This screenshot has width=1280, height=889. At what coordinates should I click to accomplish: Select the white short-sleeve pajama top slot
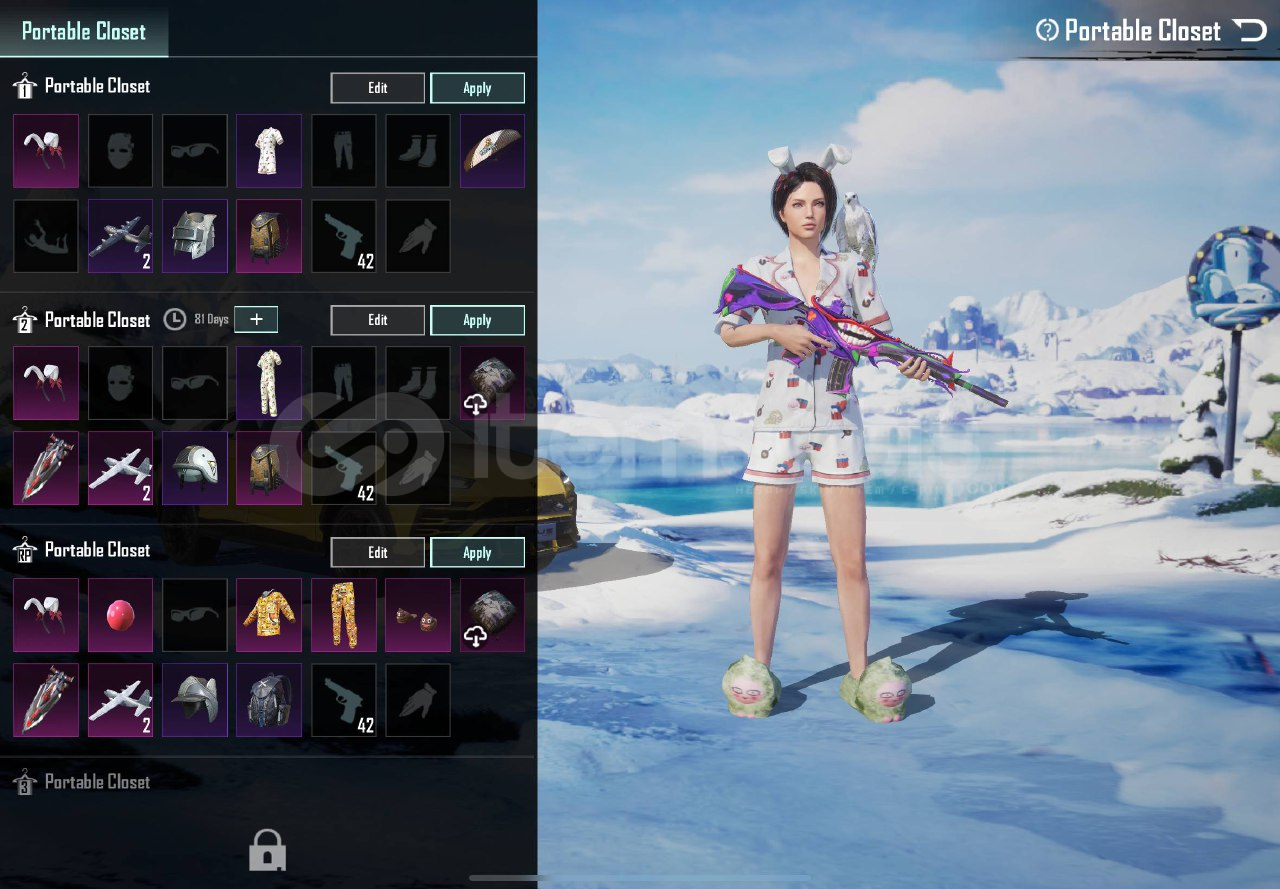[269, 151]
